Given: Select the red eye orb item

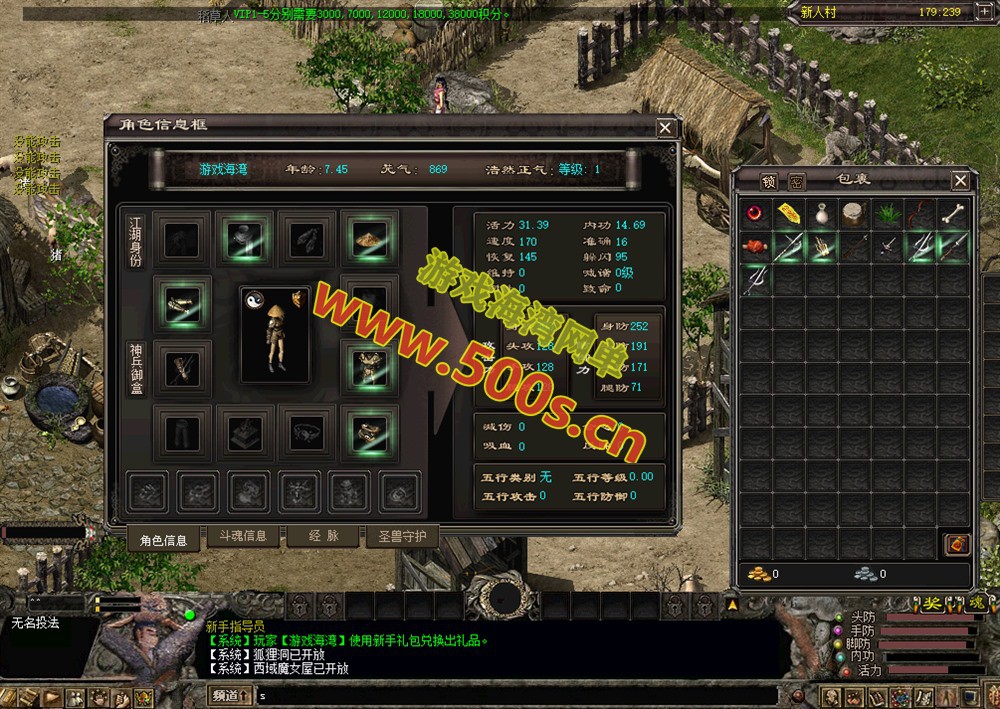Looking at the screenshot, I should click(756, 214).
